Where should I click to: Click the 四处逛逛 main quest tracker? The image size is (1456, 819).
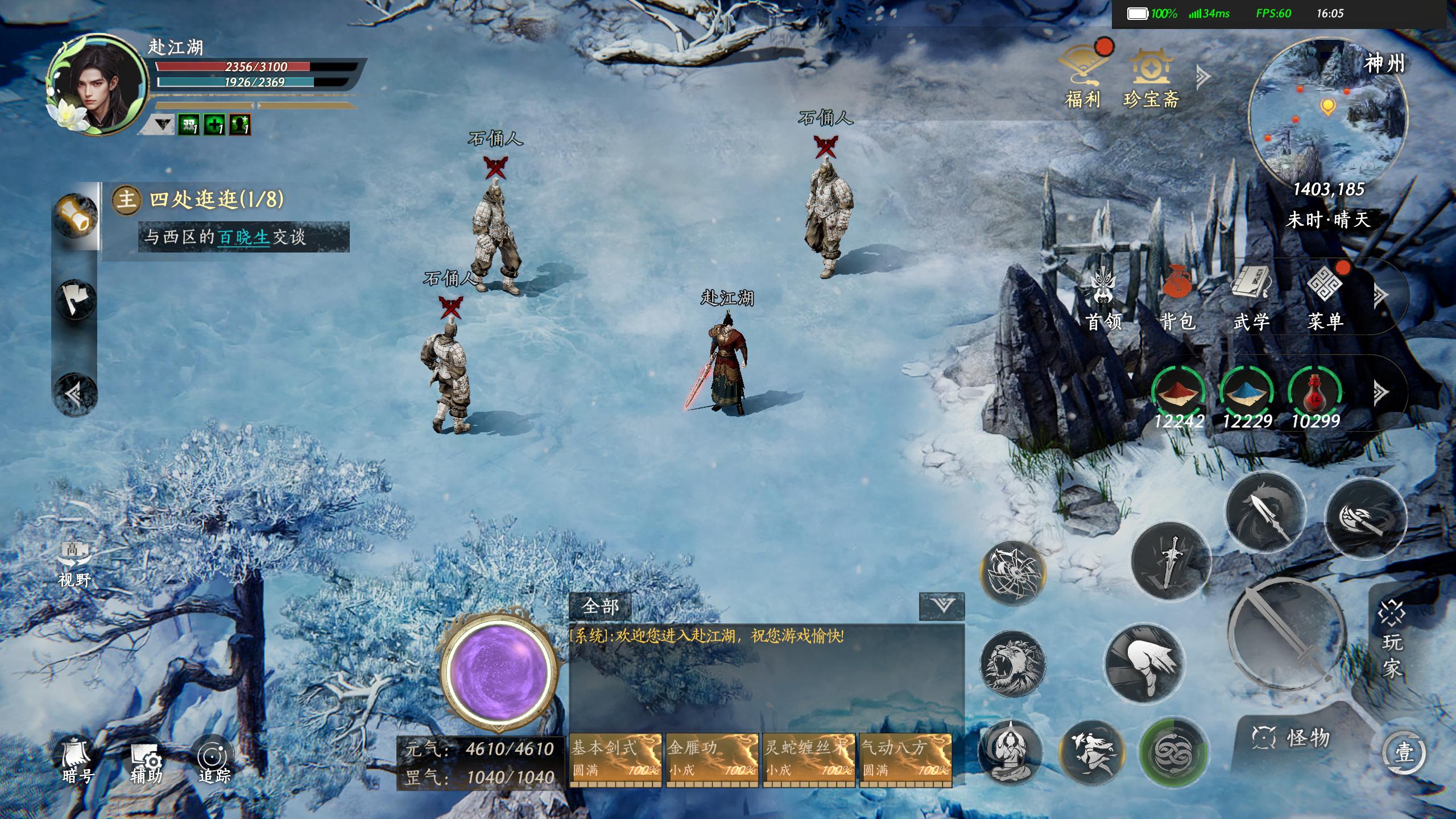[216, 200]
